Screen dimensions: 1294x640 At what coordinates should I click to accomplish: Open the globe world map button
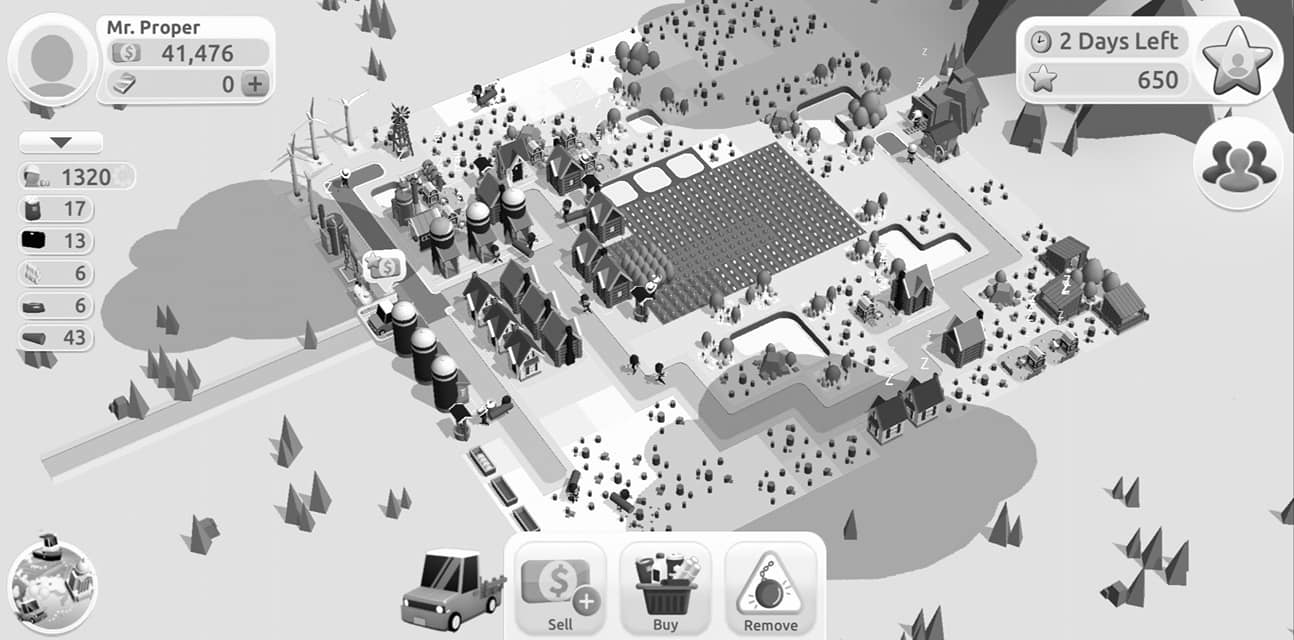coord(52,584)
